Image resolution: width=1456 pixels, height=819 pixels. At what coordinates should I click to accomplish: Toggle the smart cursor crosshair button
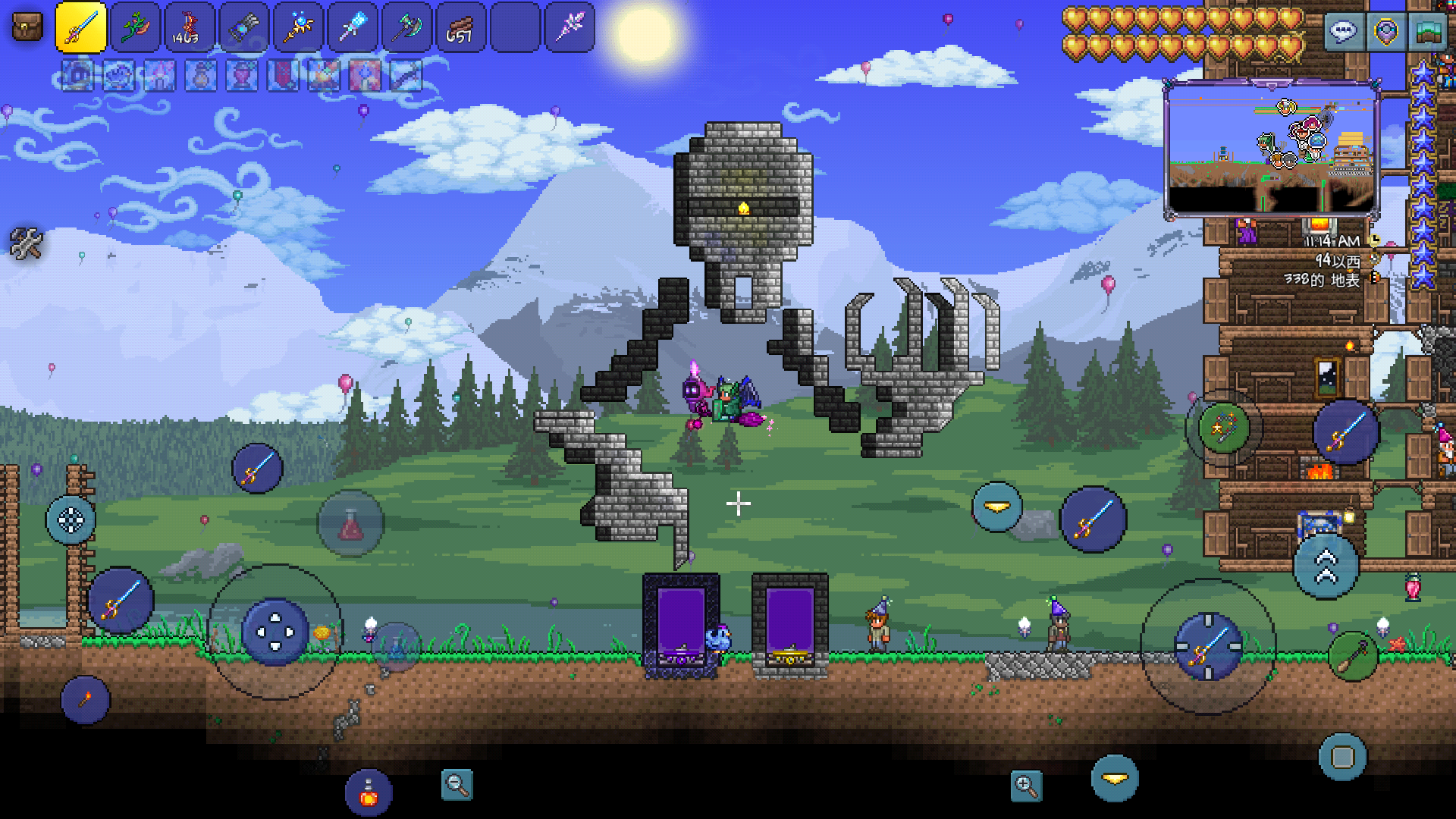click(71, 520)
